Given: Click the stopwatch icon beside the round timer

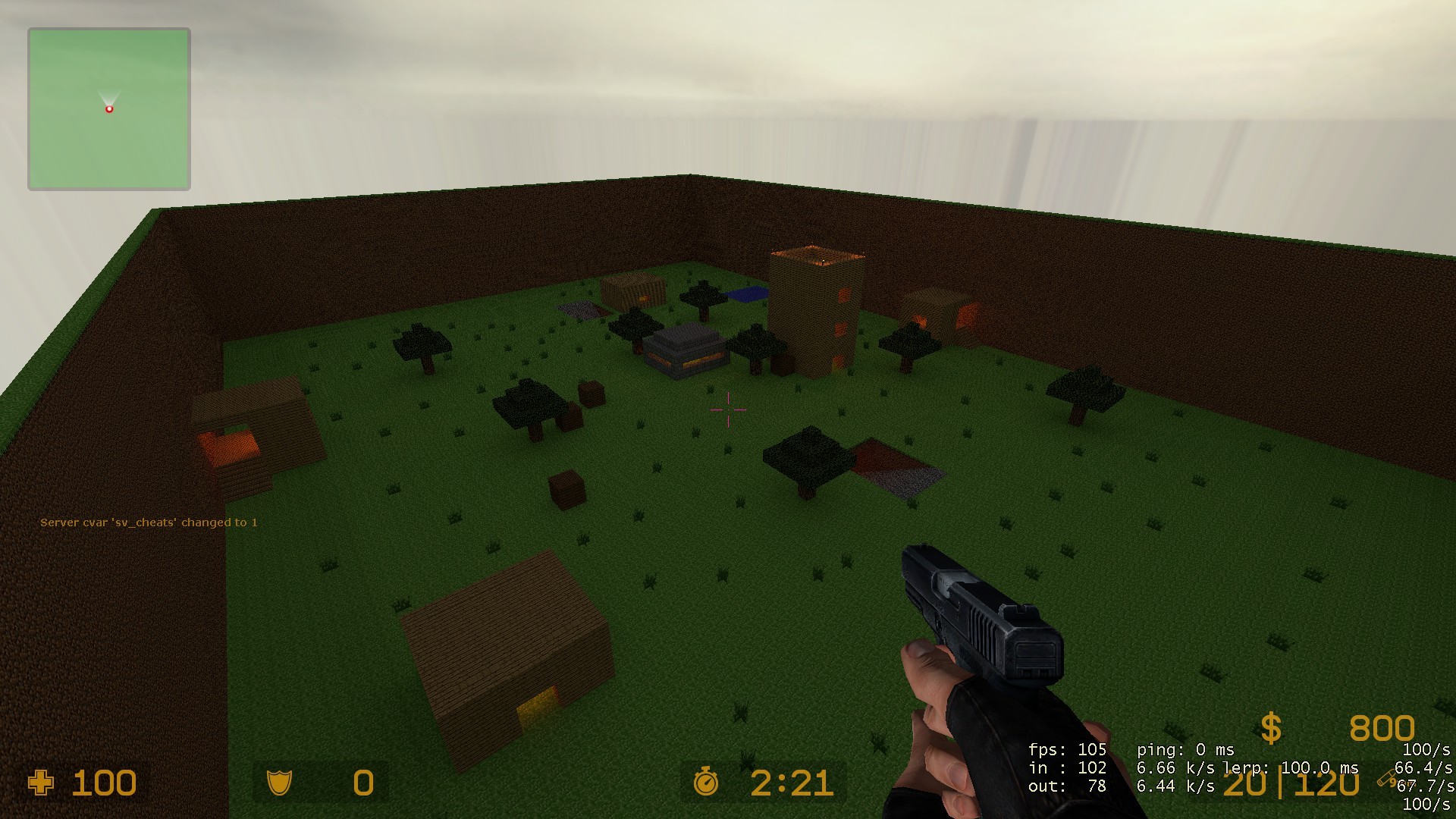Looking at the screenshot, I should coord(708,783).
